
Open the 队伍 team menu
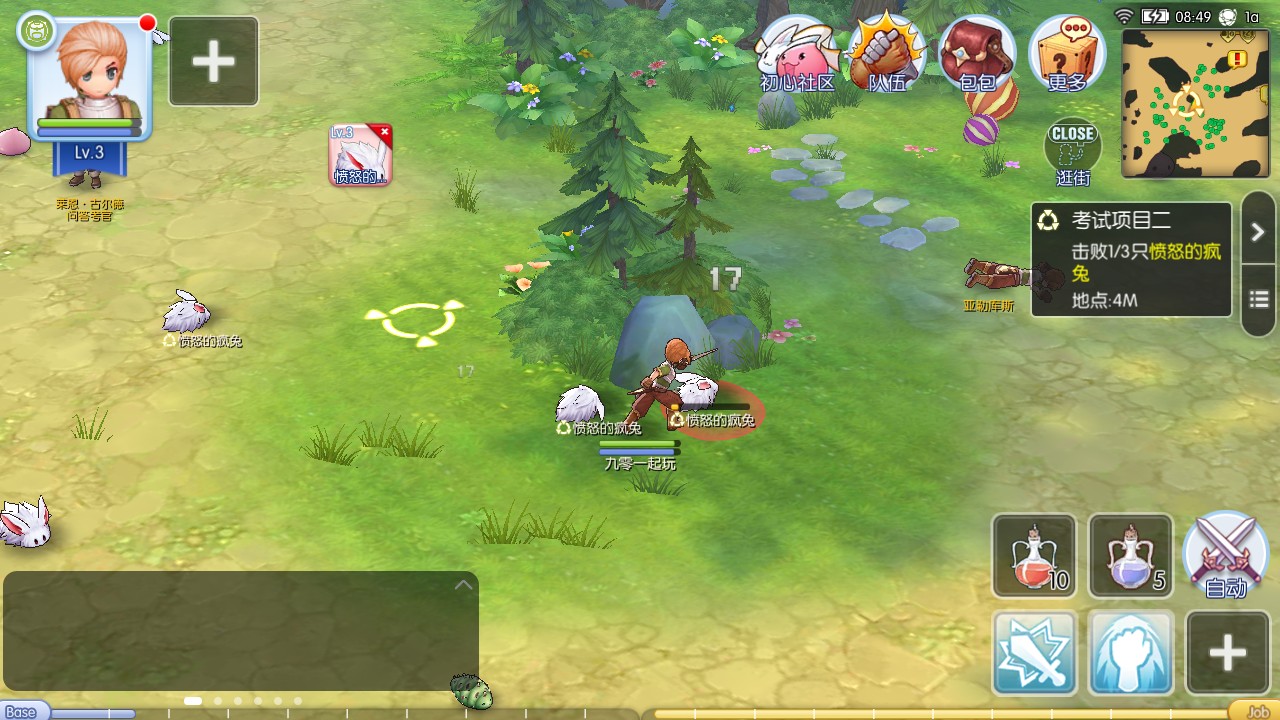[886, 55]
